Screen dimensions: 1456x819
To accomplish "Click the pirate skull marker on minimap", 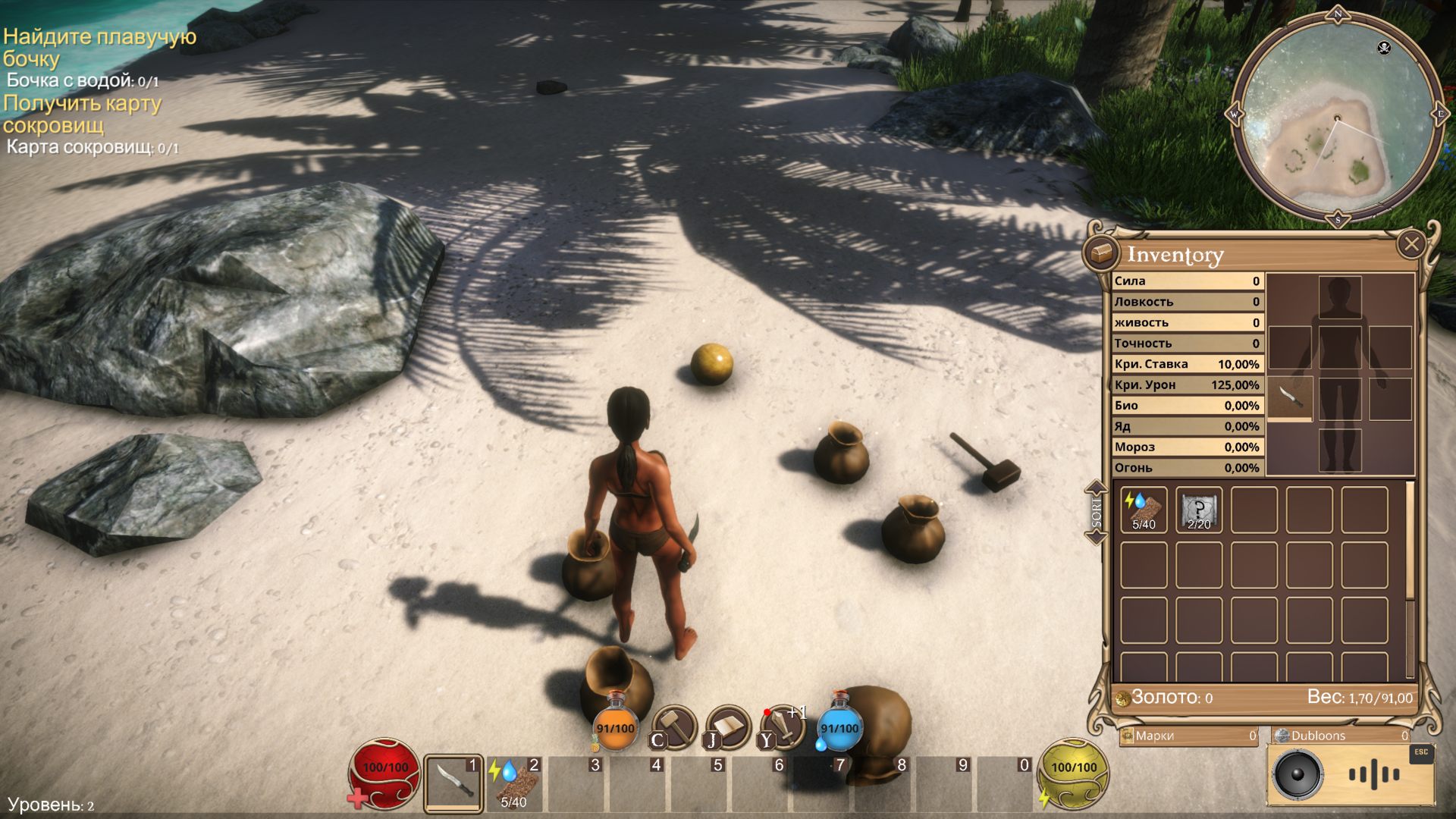I will tap(1383, 49).
